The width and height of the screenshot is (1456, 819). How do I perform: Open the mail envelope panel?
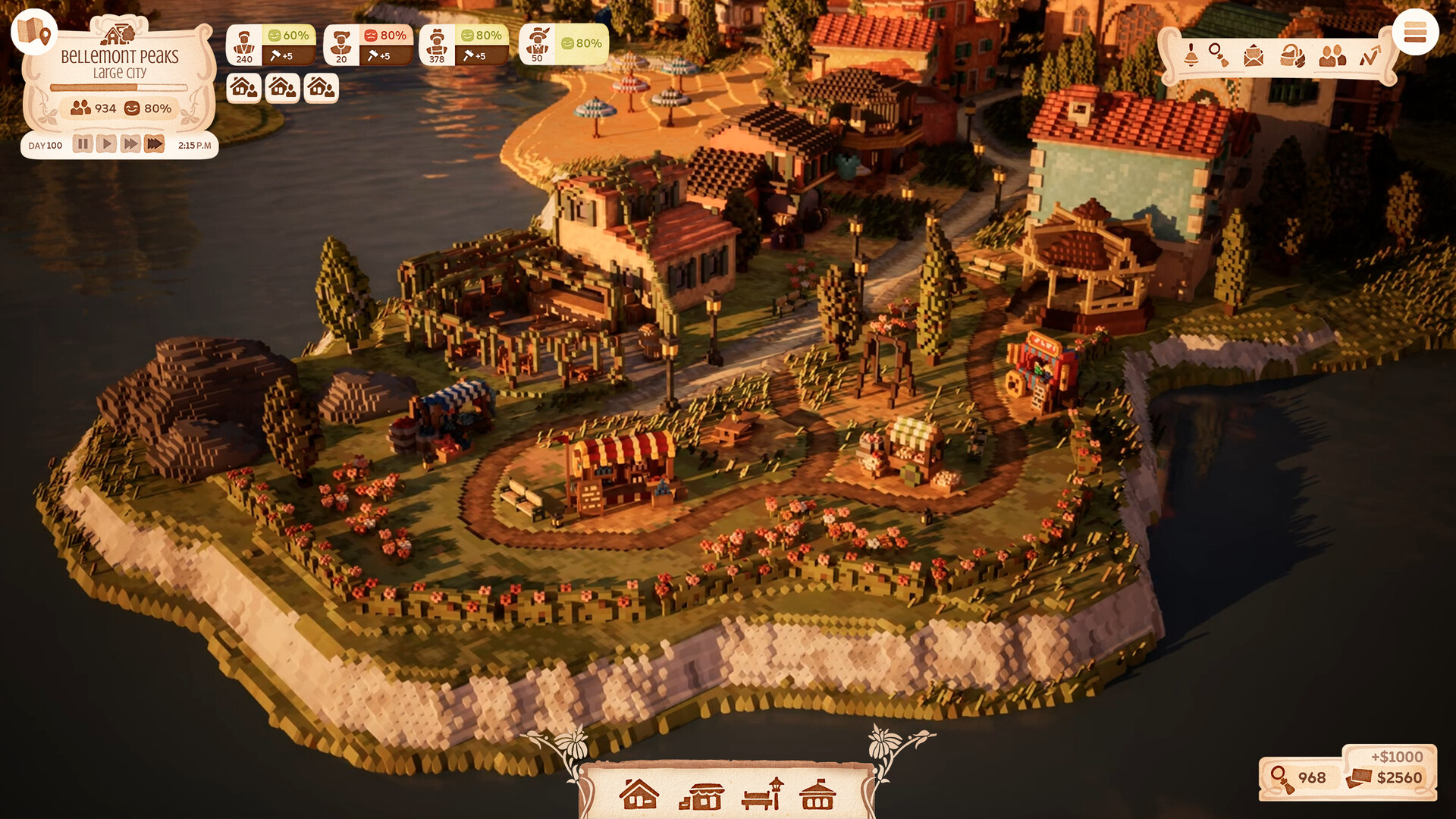pyautogui.click(x=1255, y=55)
